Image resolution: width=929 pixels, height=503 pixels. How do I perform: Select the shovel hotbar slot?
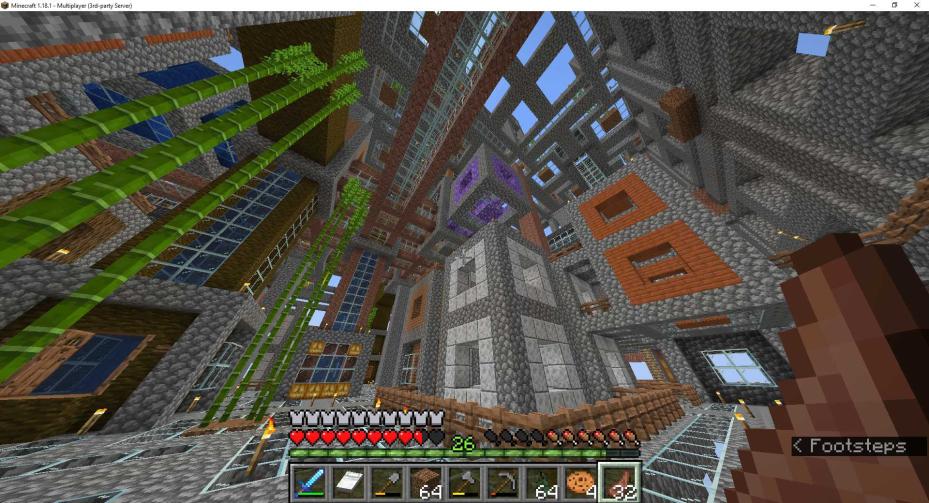point(387,483)
